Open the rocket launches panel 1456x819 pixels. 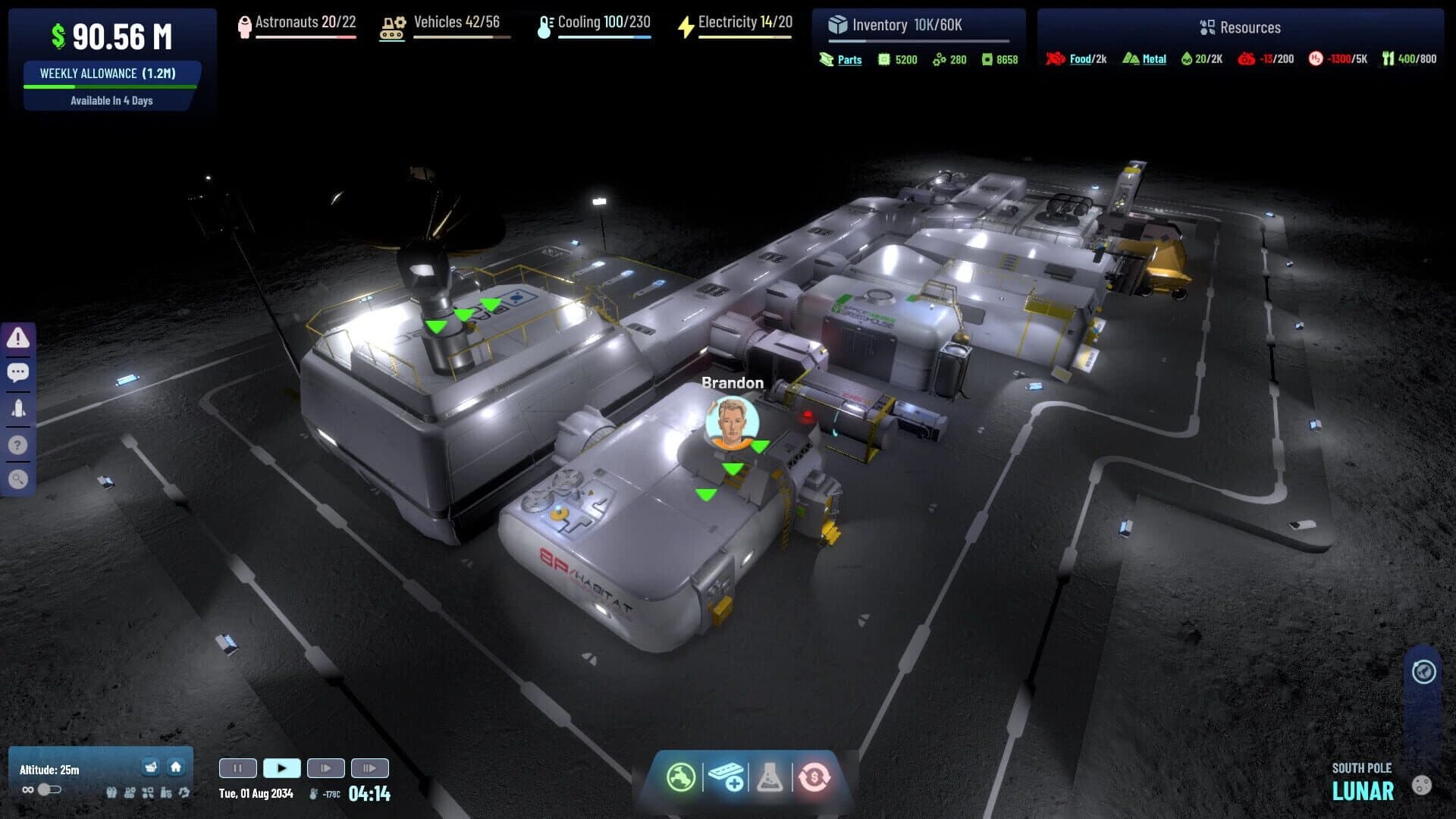coord(19,407)
